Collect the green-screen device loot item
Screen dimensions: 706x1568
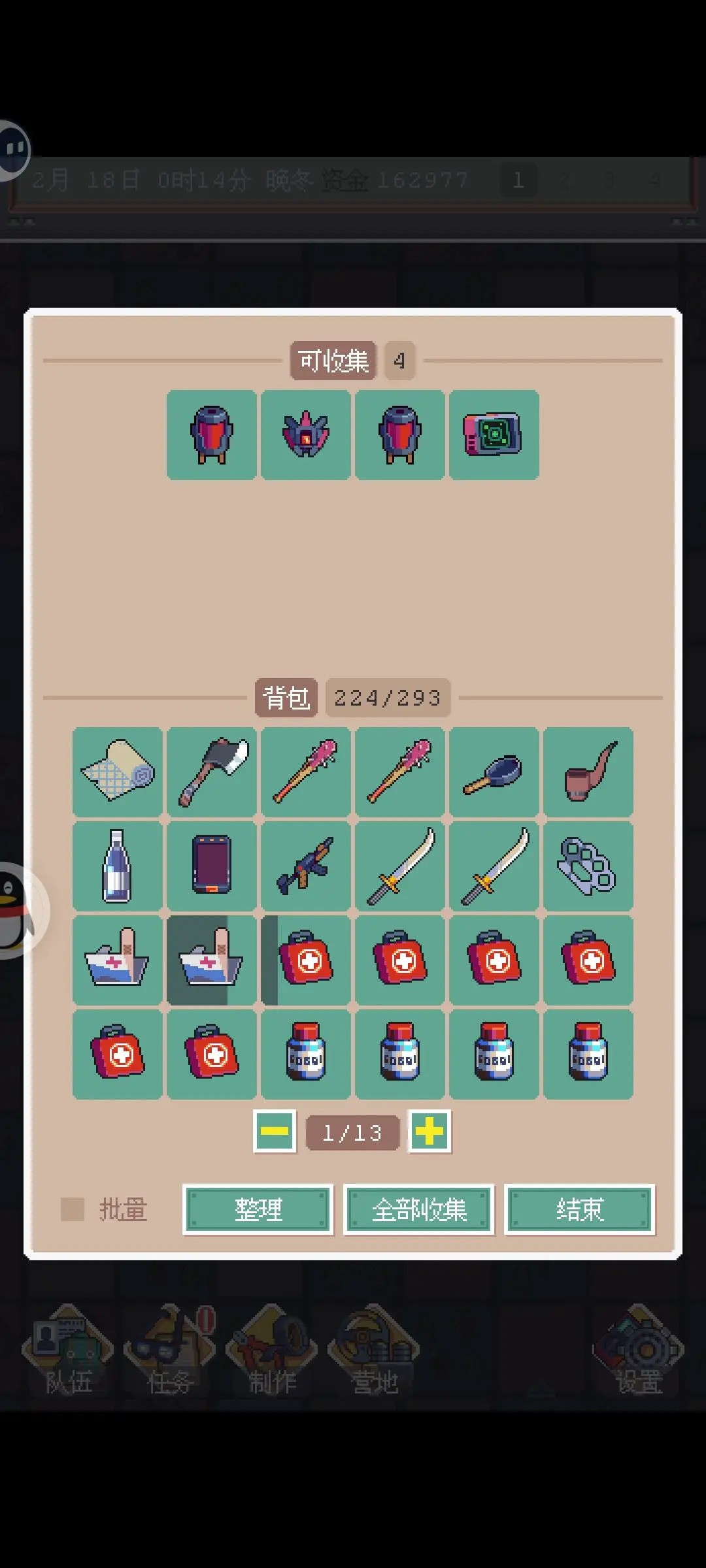pyautogui.click(x=494, y=435)
